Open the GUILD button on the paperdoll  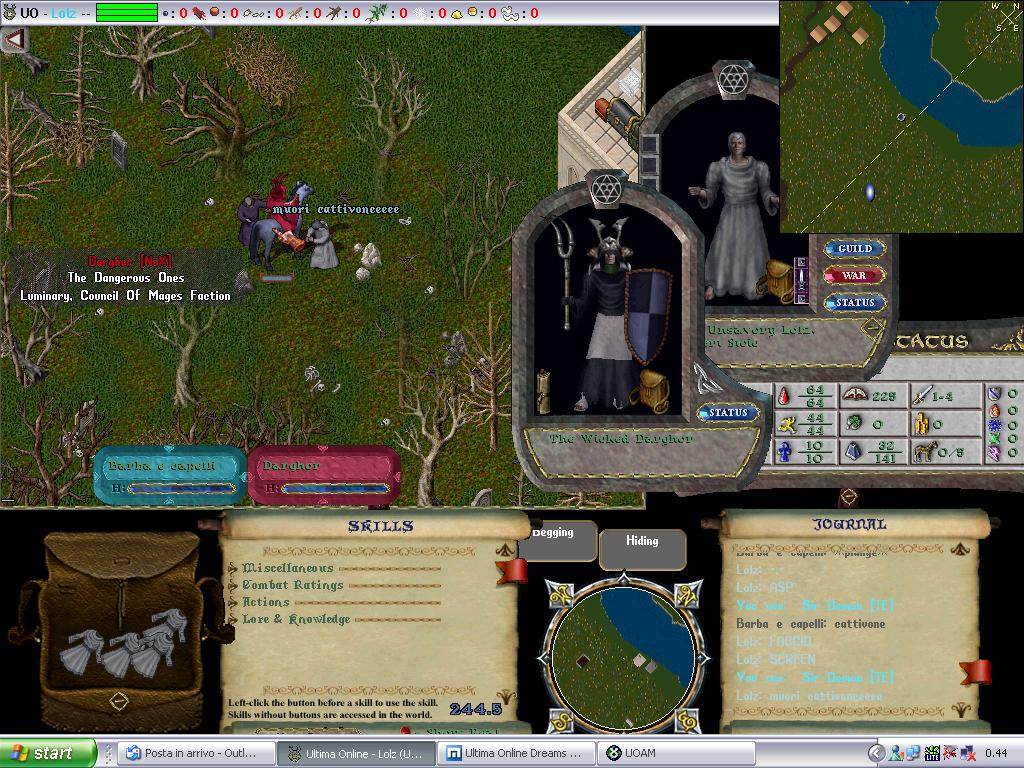855,248
